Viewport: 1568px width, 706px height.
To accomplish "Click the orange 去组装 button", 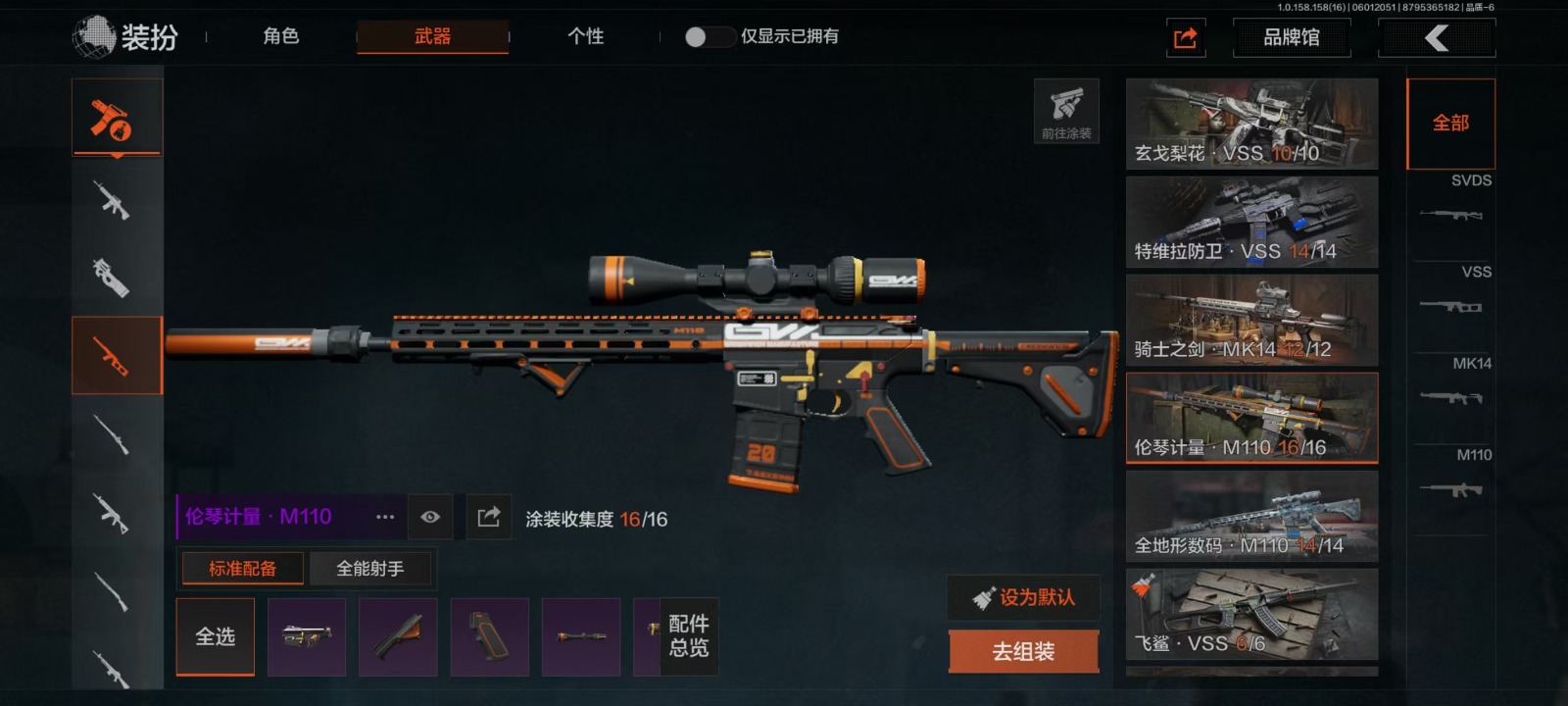I will point(1023,651).
